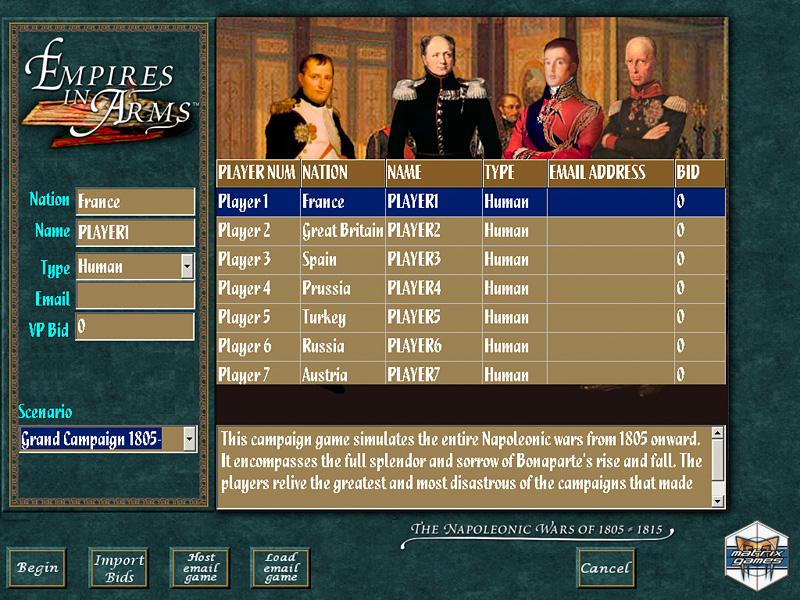Pick the Player 5 Turkey row
The height and width of the screenshot is (600, 800).
[470, 318]
